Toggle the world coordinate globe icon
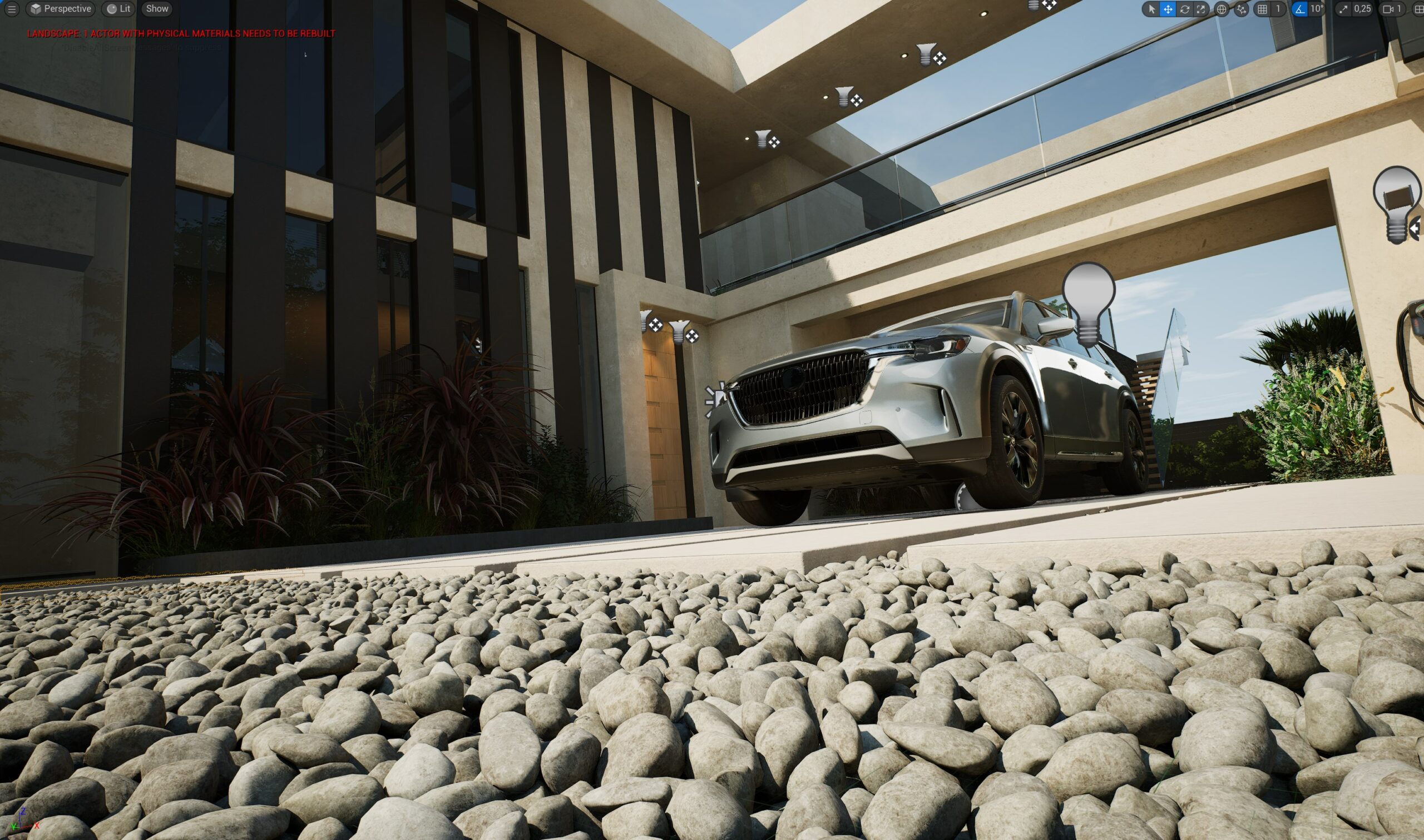Screen dimensions: 1424x840 point(1222,9)
